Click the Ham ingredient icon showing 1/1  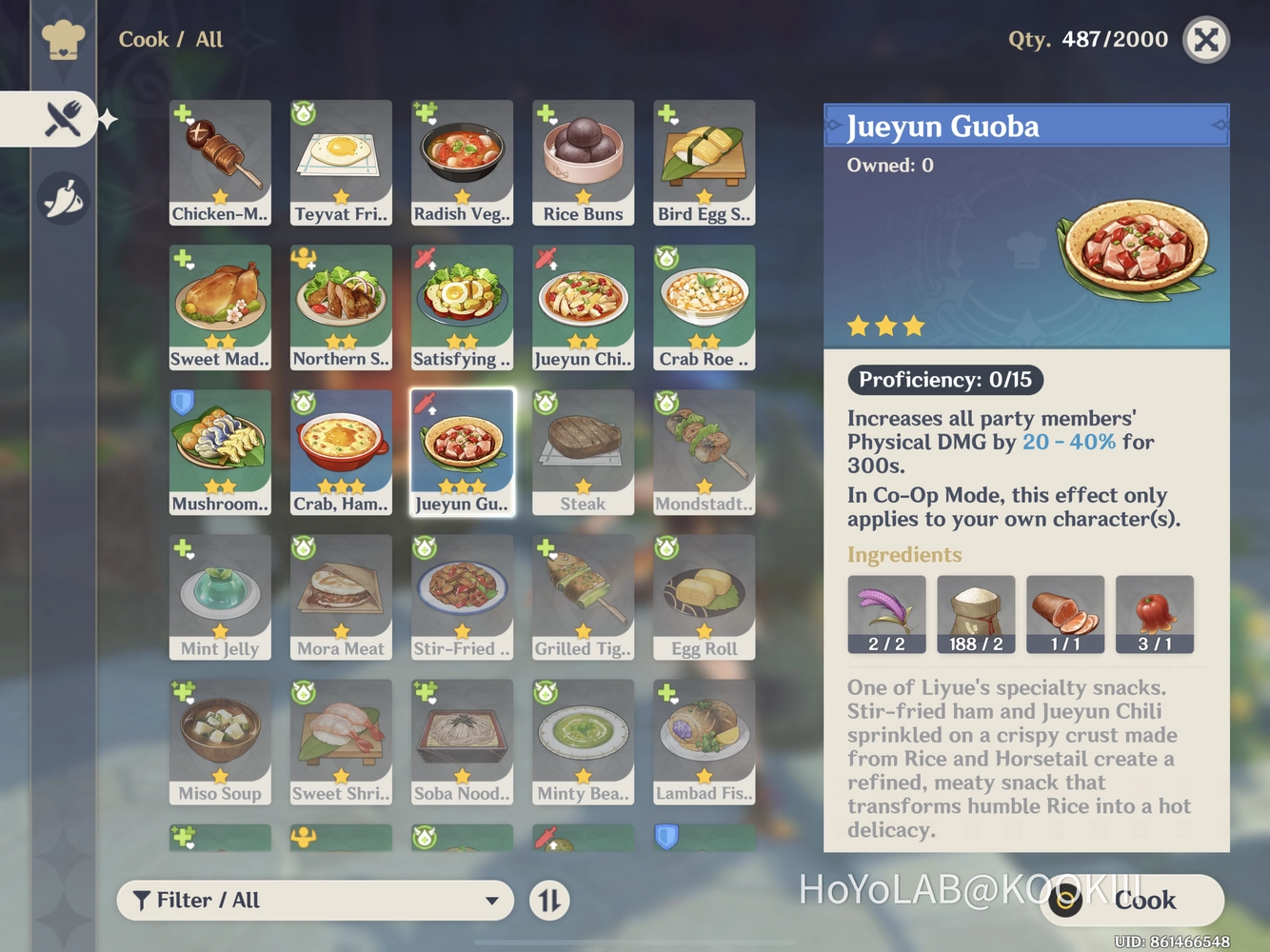tap(1065, 613)
